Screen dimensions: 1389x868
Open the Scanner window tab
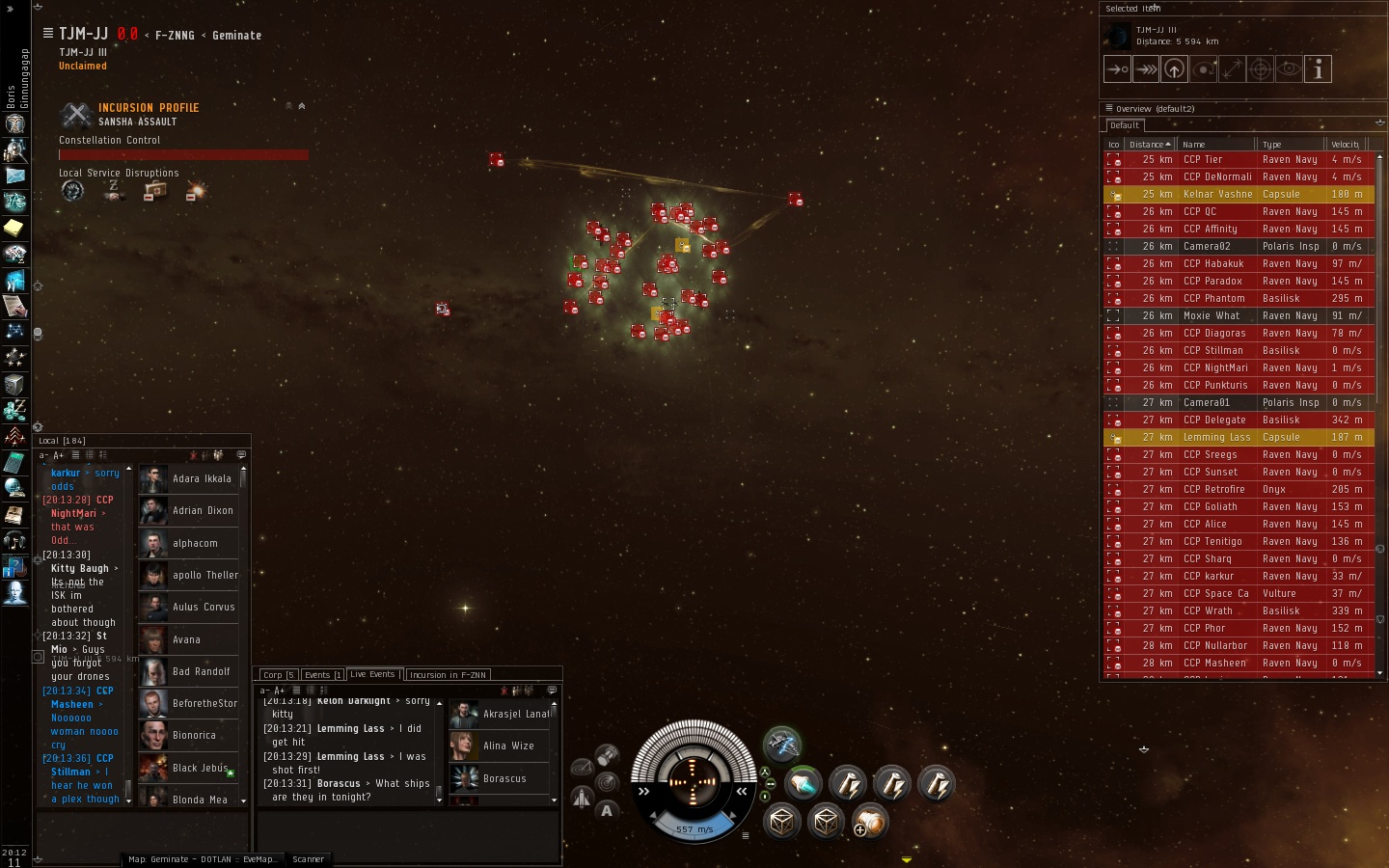click(x=309, y=859)
